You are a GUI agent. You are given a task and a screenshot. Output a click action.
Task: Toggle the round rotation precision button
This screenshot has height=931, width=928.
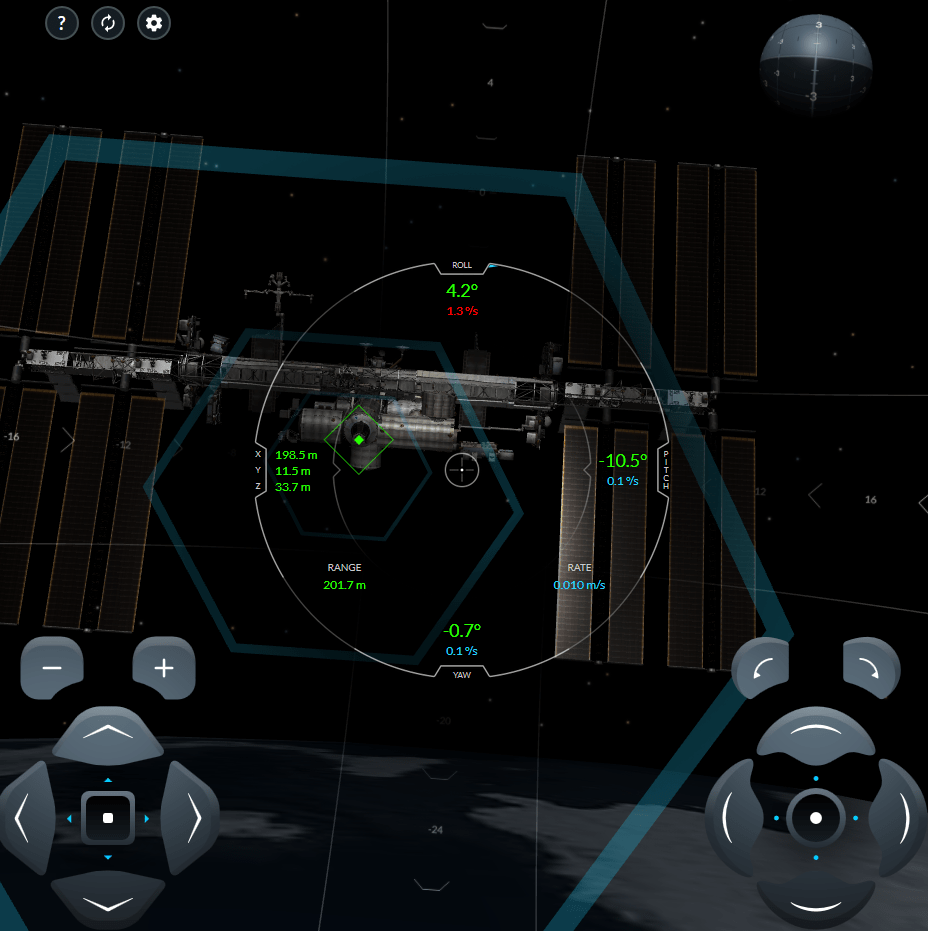pos(815,818)
